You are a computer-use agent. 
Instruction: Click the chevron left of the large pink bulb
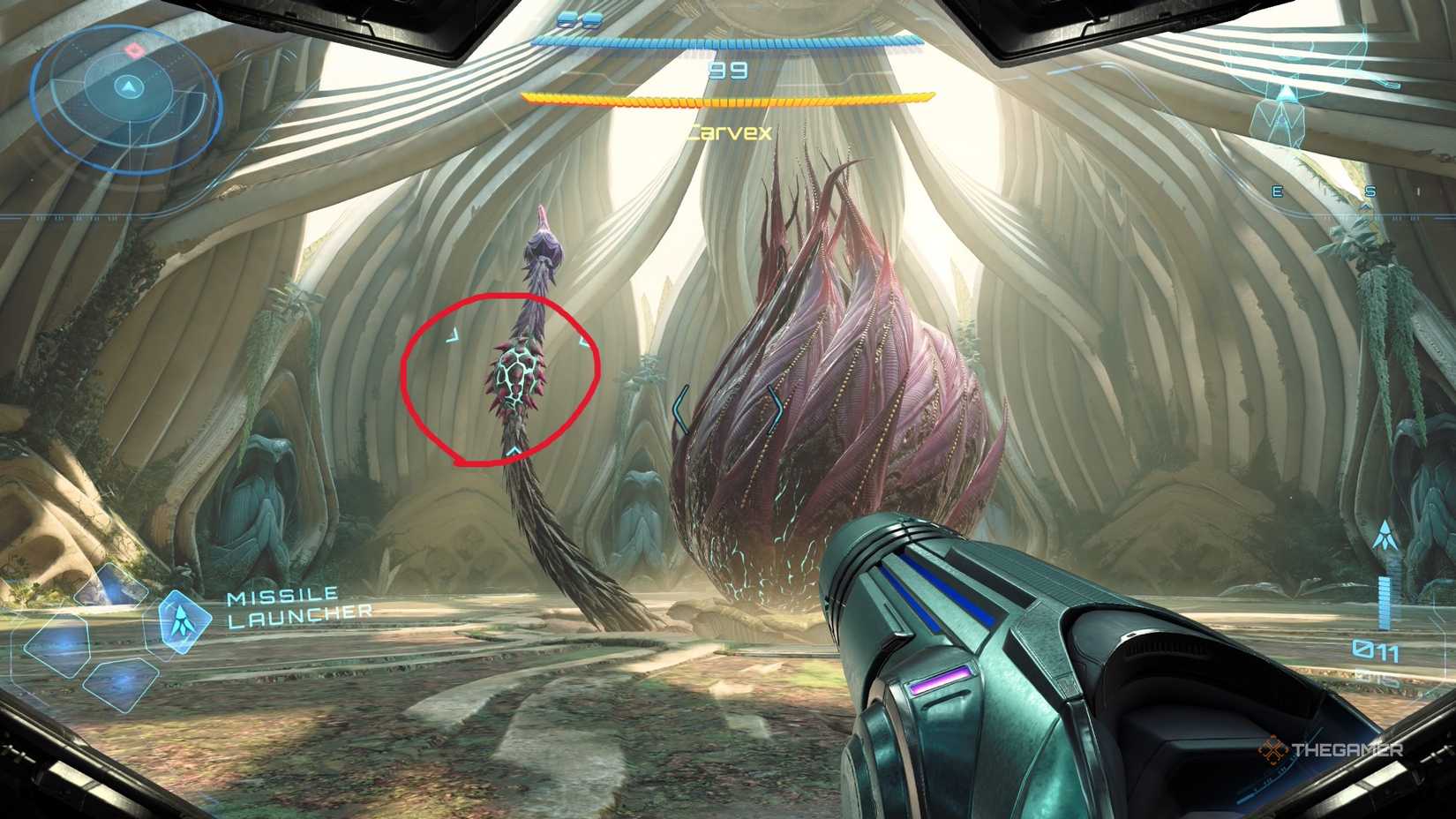(681, 406)
